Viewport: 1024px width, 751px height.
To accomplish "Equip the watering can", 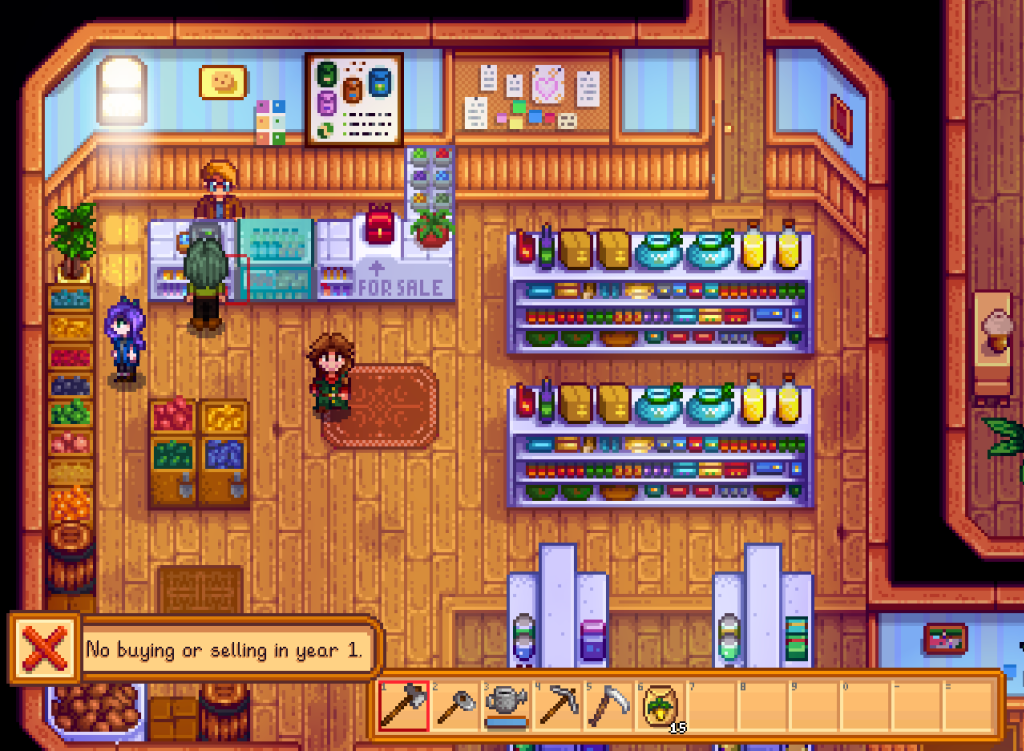I will tap(507, 706).
